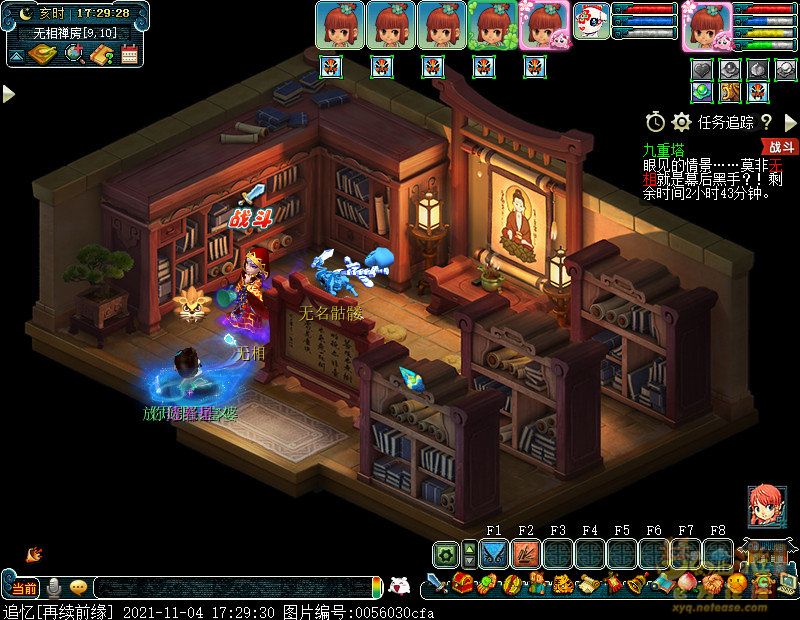This screenshot has height=620, width=800.
Task: Click the stopwatch icon in quest tracker
Action: 655,122
